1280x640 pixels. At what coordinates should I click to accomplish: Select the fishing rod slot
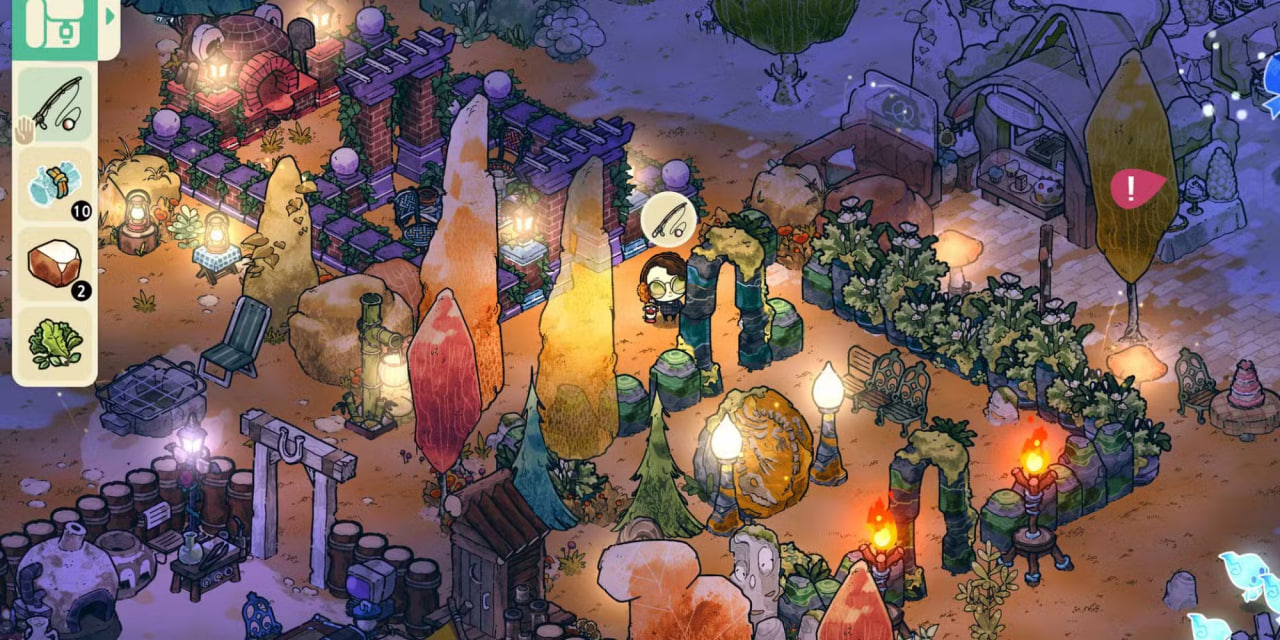[x=55, y=104]
